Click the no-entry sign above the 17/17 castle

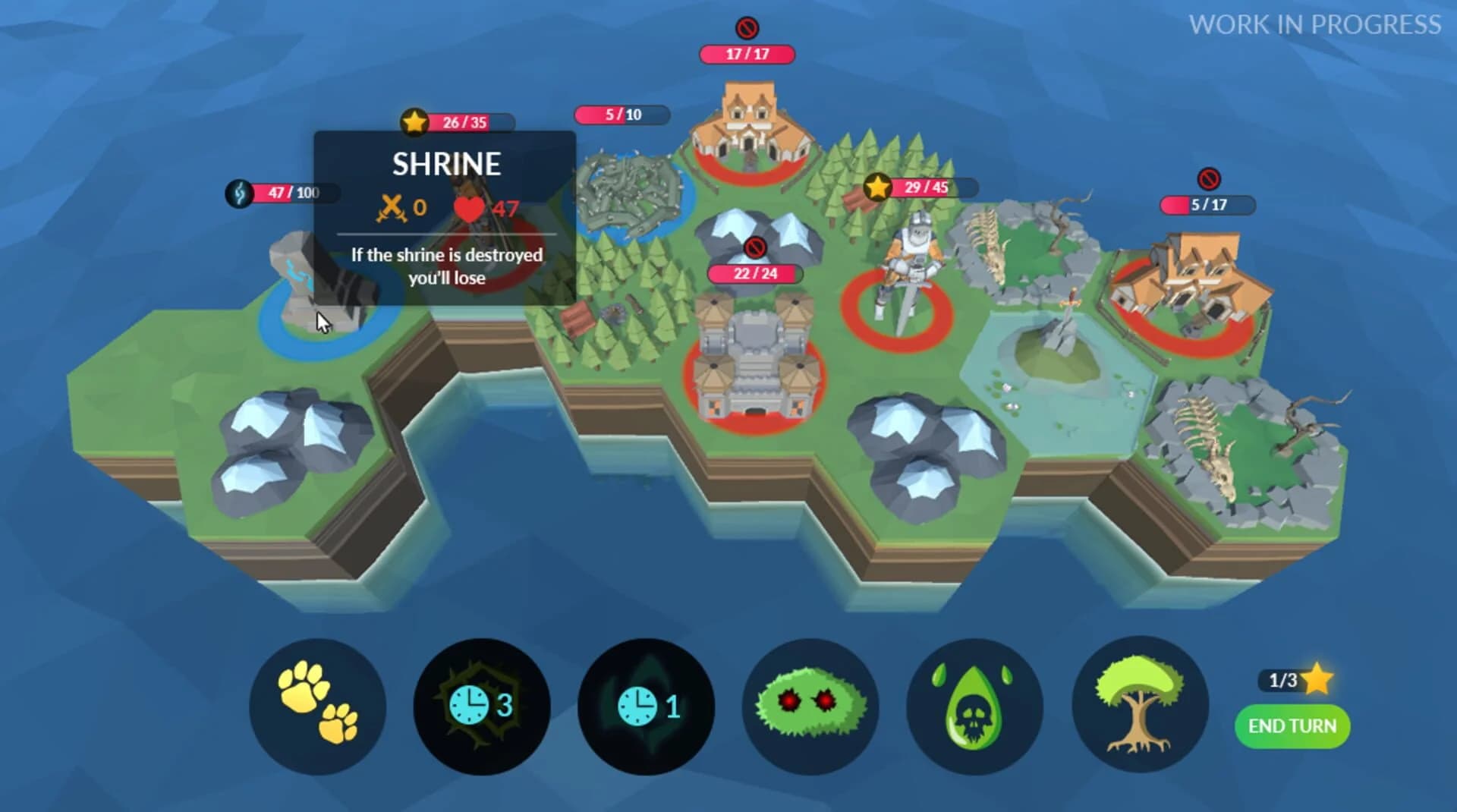747,28
